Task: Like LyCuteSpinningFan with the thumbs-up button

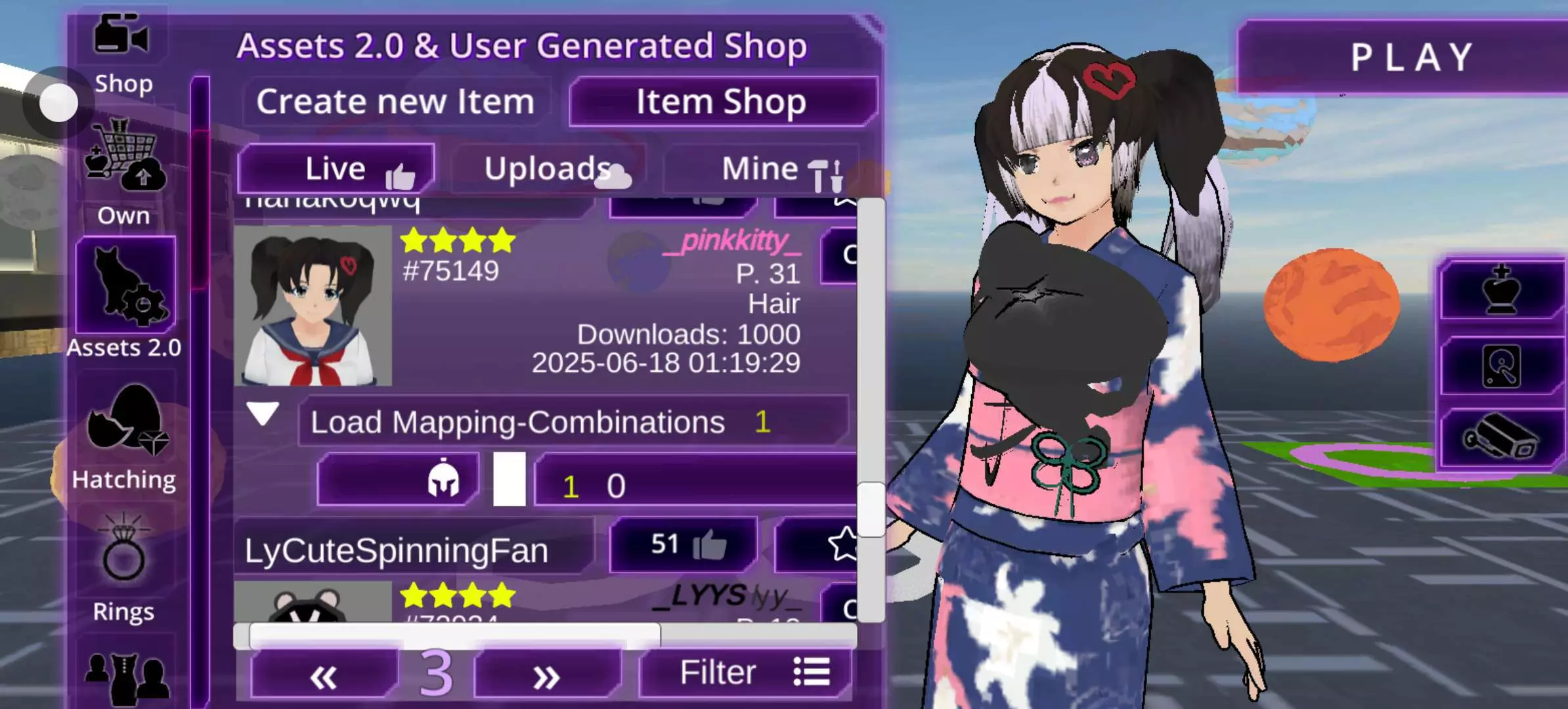Action: (x=684, y=545)
